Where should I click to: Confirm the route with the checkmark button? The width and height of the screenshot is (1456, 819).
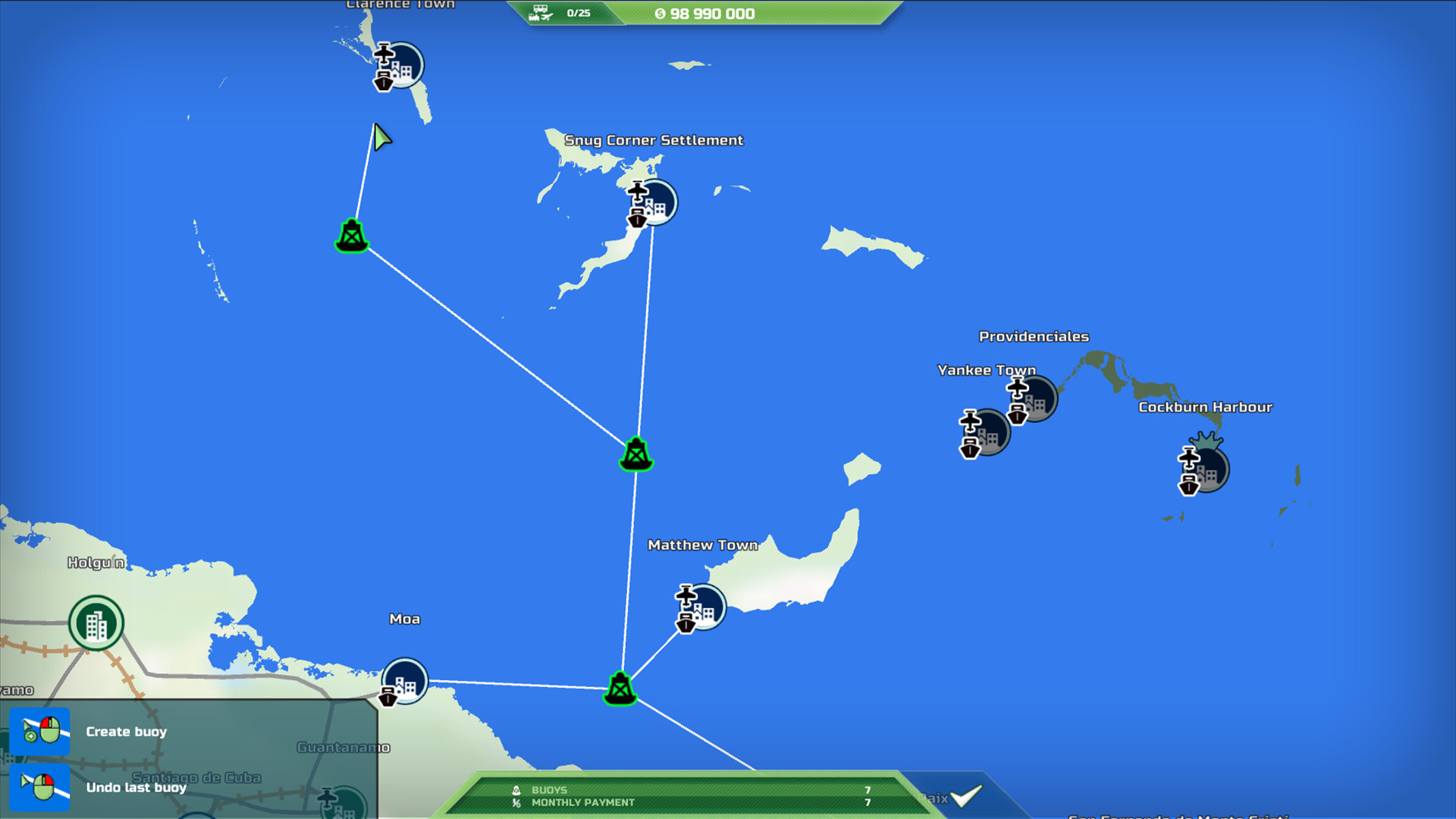[x=964, y=797]
